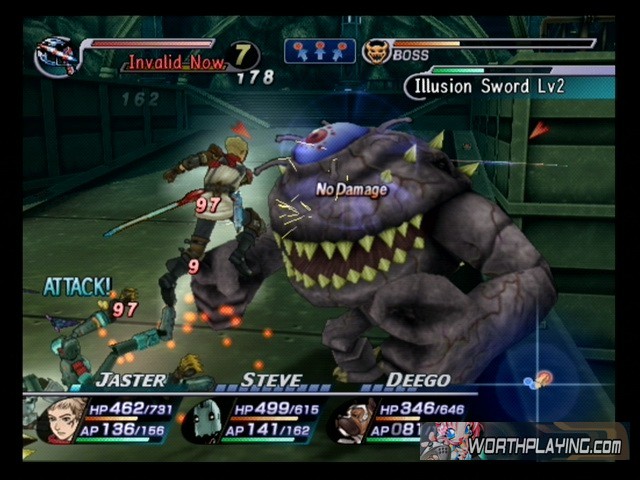Click the three-figure party icon
640x480 pixels.
click(319, 51)
